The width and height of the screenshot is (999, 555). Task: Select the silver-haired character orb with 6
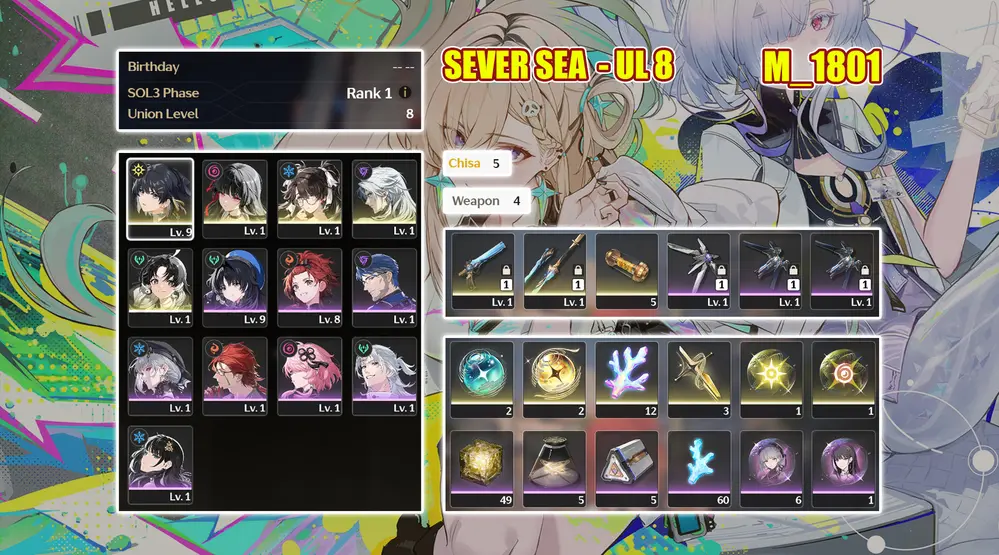click(771, 461)
